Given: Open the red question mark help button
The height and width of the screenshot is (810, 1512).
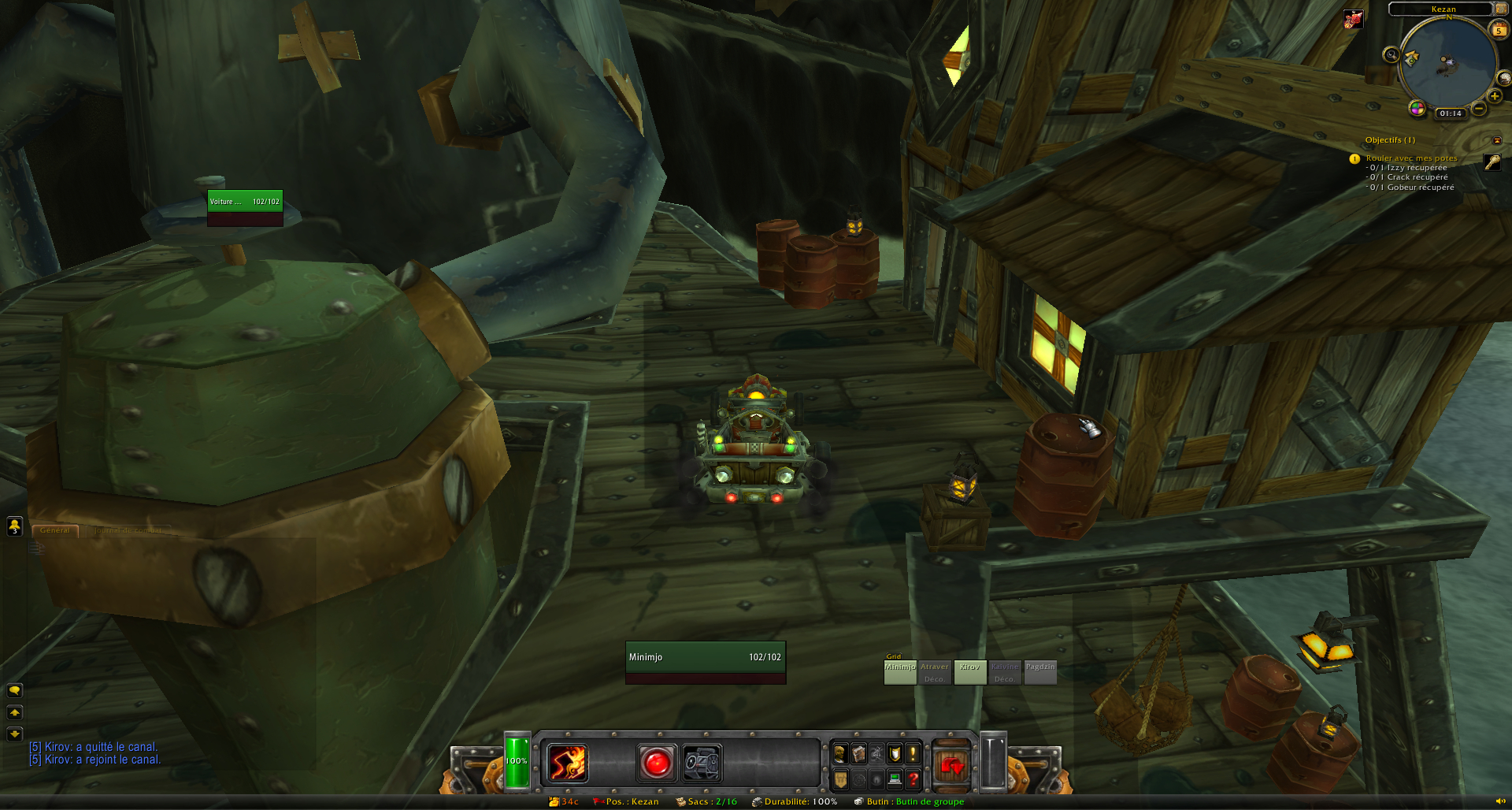Looking at the screenshot, I should point(913,779).
